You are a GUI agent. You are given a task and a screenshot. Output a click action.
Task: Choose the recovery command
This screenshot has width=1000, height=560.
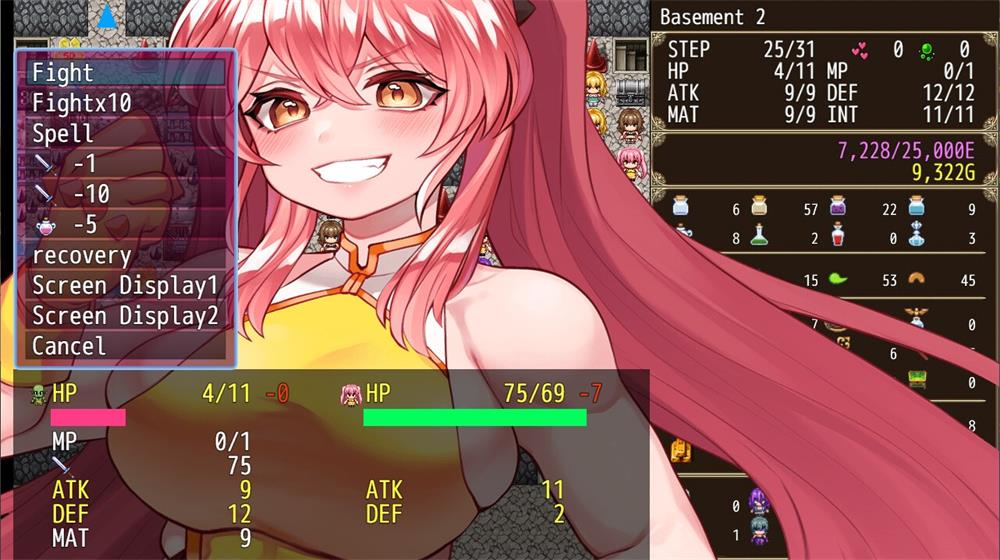[x=126, y=255]
